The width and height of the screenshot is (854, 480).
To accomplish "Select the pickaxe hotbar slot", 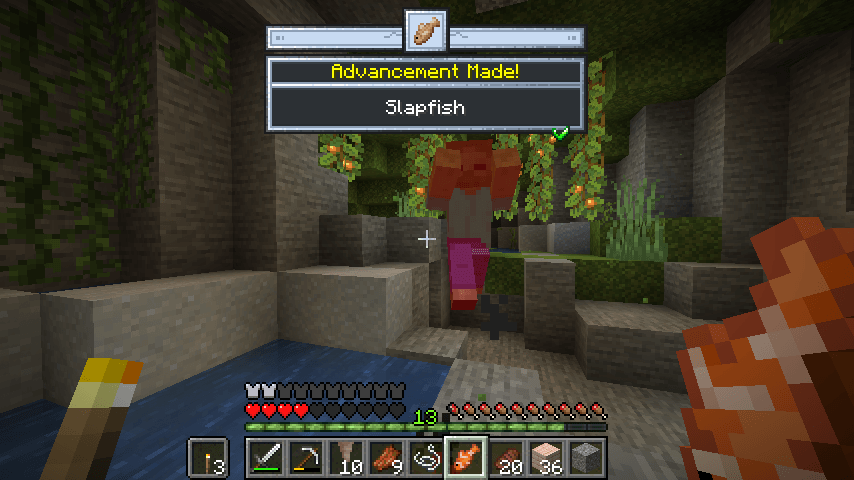I will pyautogui.click(x=307, y=458).
